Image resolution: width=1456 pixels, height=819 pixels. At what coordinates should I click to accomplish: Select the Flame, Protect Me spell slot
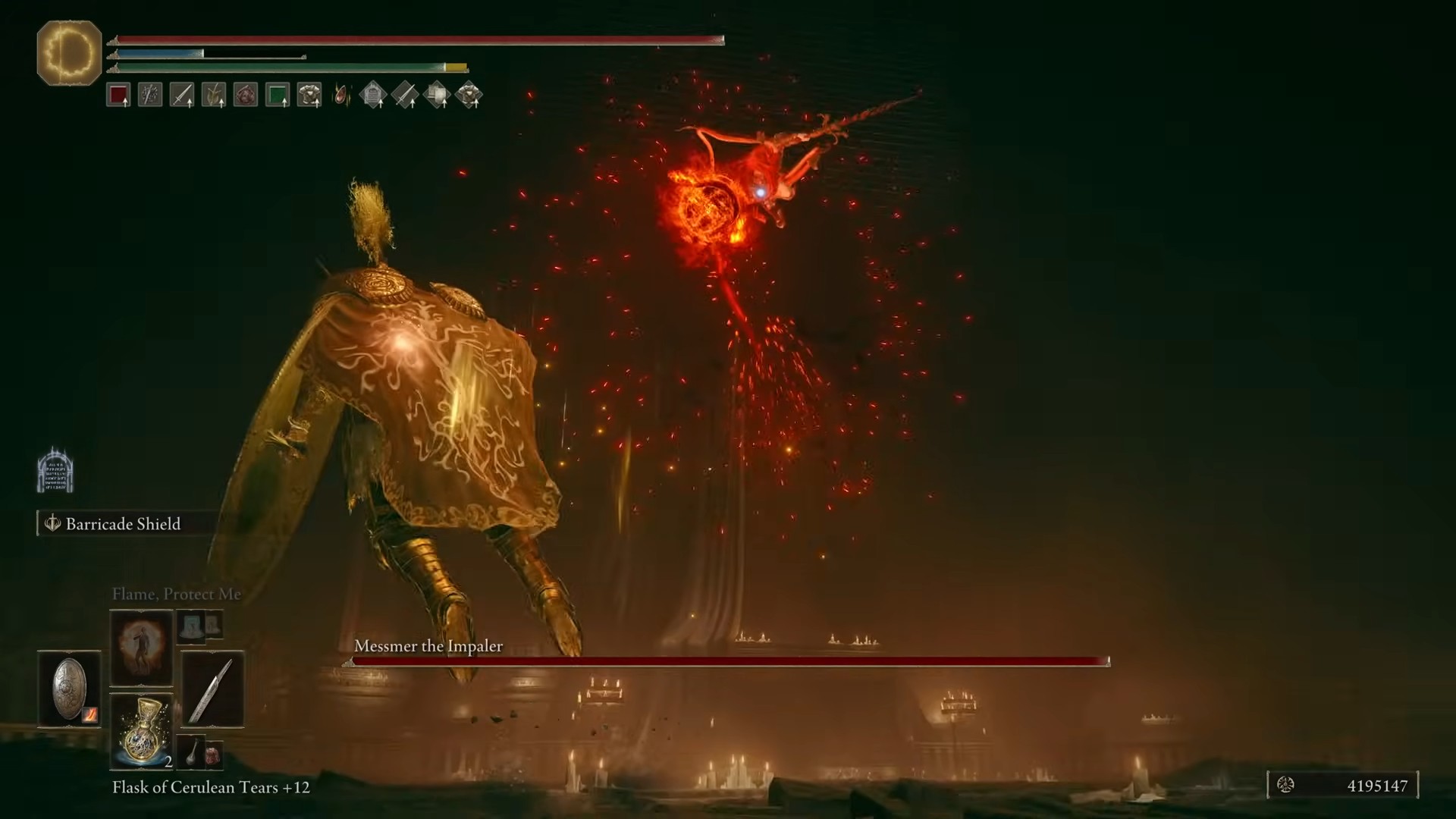pos(141,647)
